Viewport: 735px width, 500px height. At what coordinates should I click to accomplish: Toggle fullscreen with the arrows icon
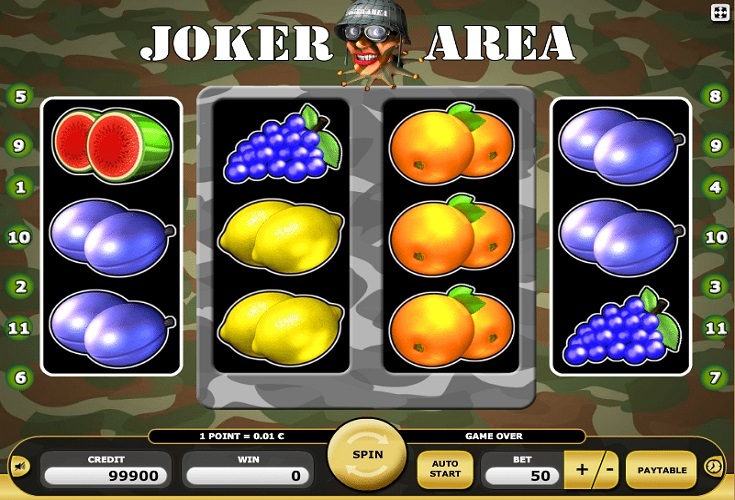pos(719,12)
